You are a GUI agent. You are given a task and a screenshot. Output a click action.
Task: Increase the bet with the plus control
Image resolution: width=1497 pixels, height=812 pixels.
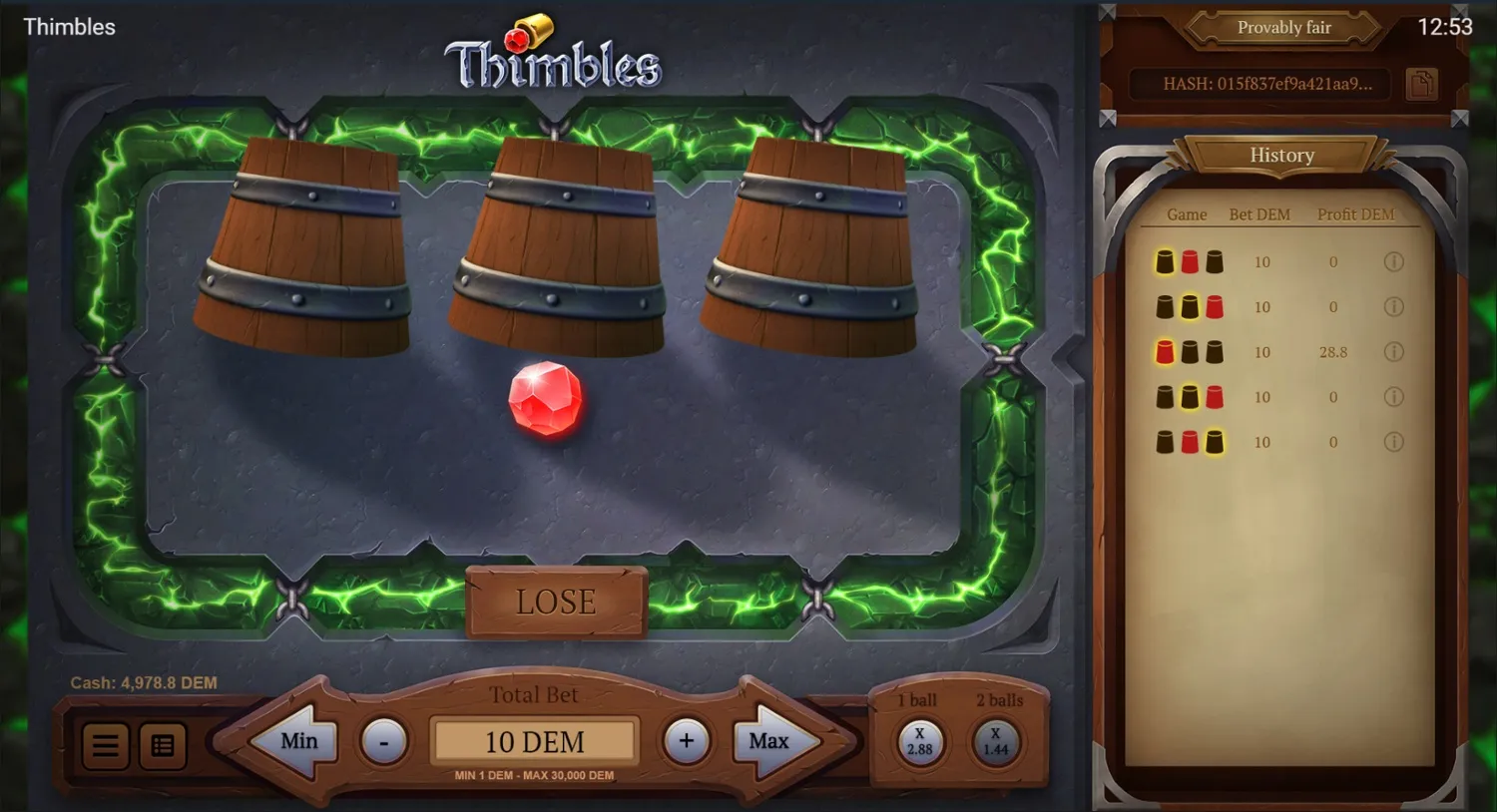tap(687, 741)
